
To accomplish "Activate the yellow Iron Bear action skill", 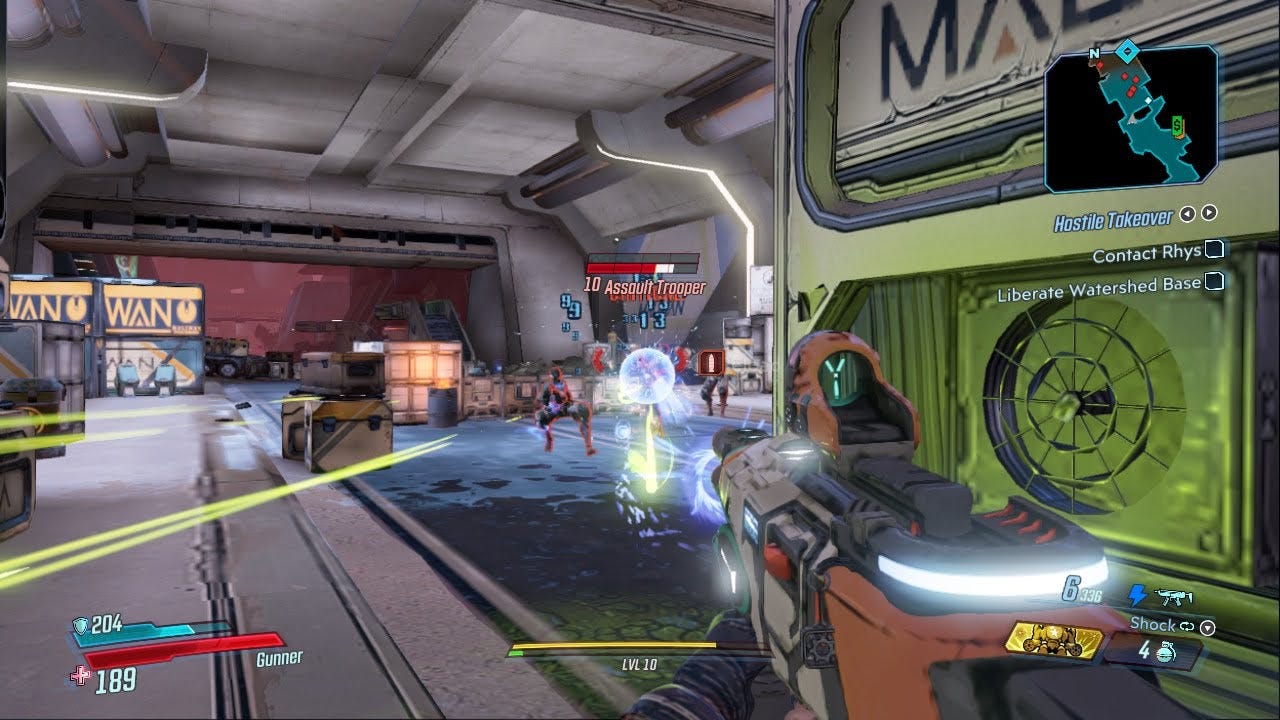I will (1053, 638).
